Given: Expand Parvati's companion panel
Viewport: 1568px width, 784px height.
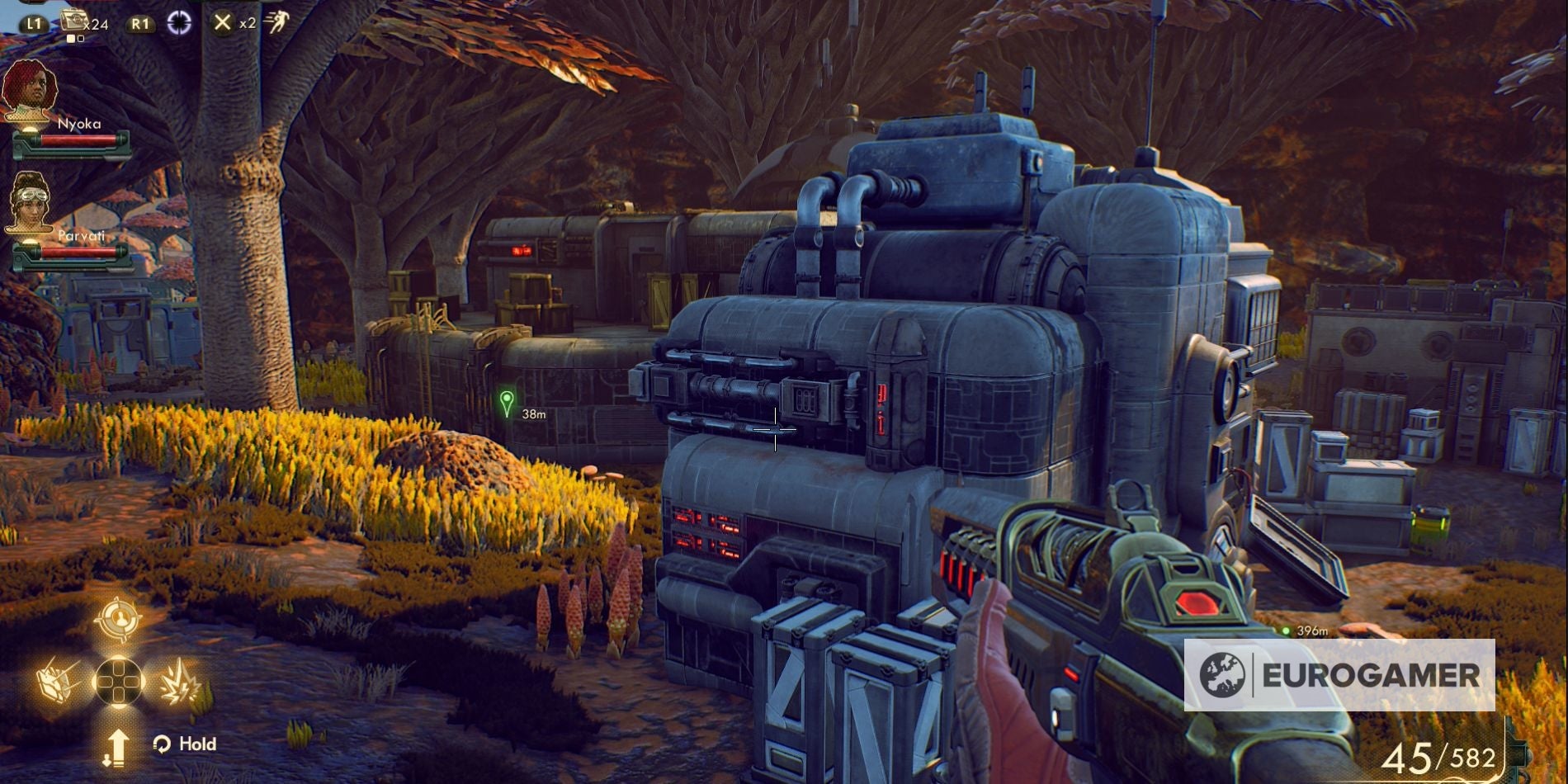Looking at the screenshot, I should (83, 235).
